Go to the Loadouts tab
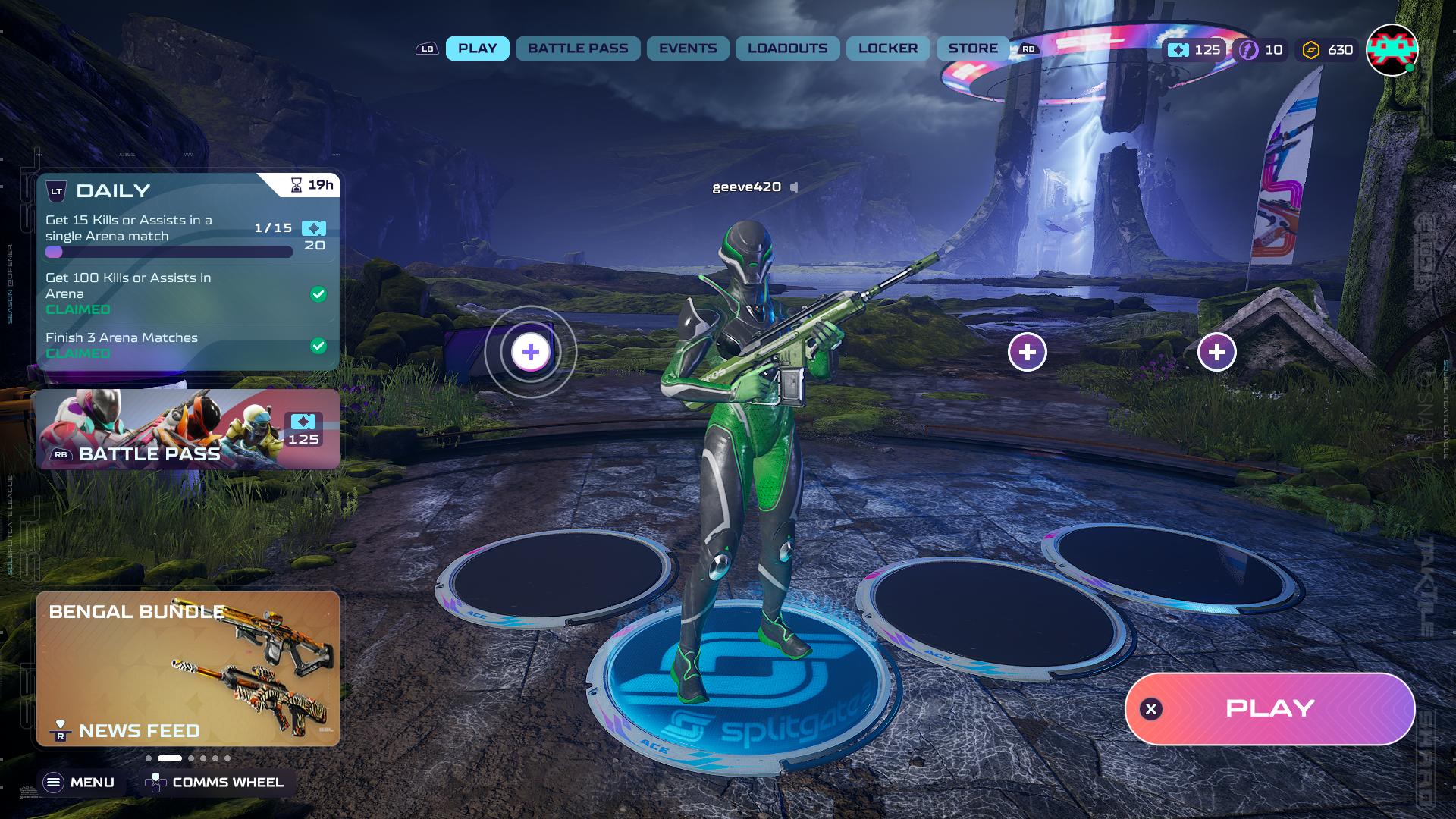Screen dimensions: 1456x819 [787, 49]
